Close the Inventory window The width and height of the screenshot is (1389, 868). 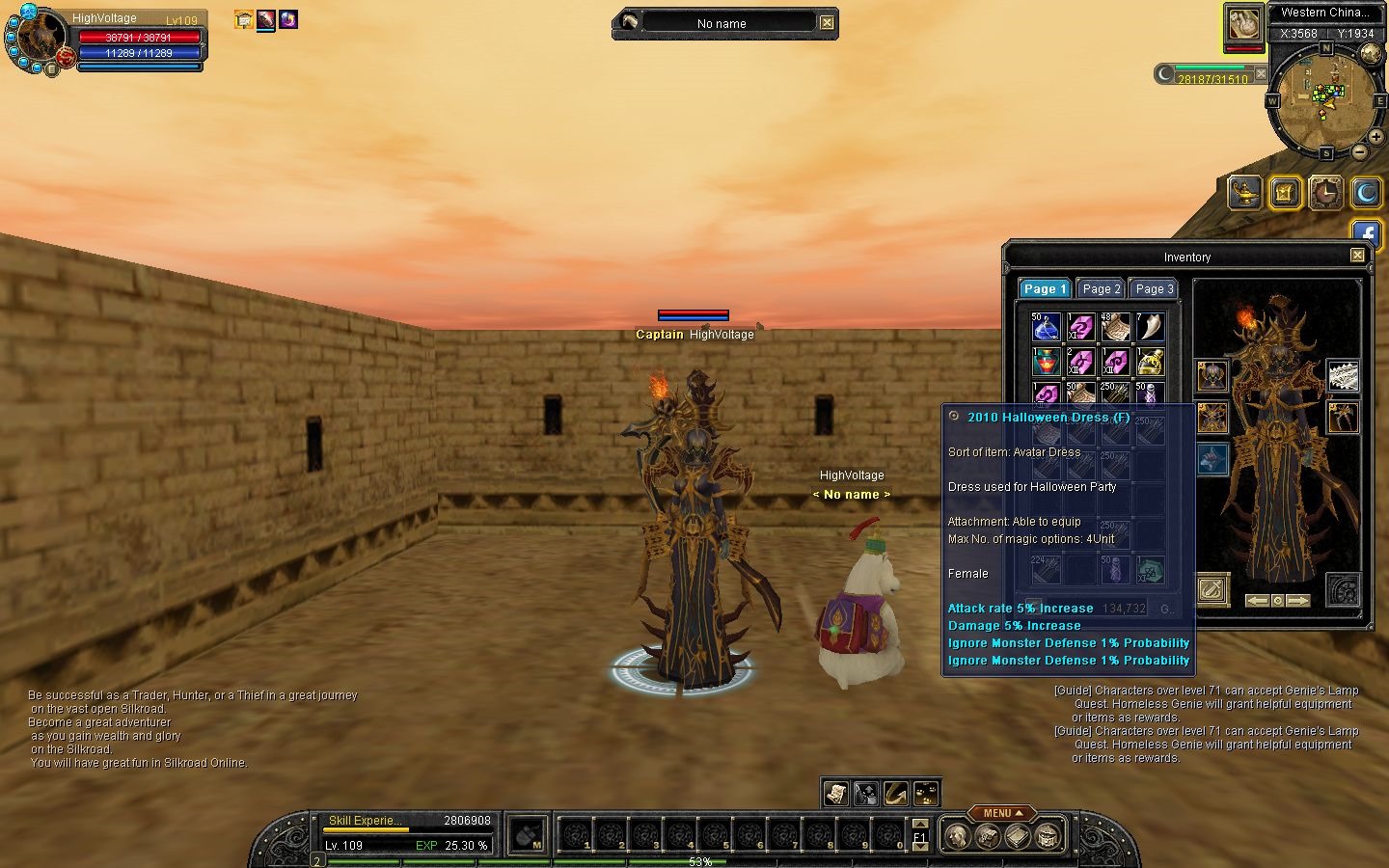pyautogui.click(x=1357, y=256)
